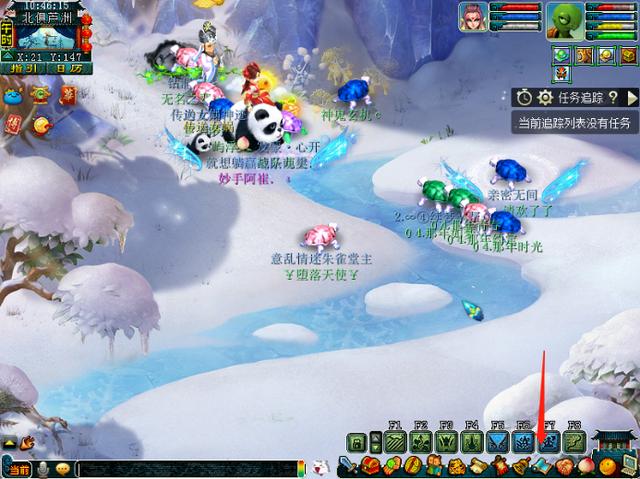Viewport: 640px width, 479px height.
Task: Activate the F1 skill slot
Action: point(393,441)
